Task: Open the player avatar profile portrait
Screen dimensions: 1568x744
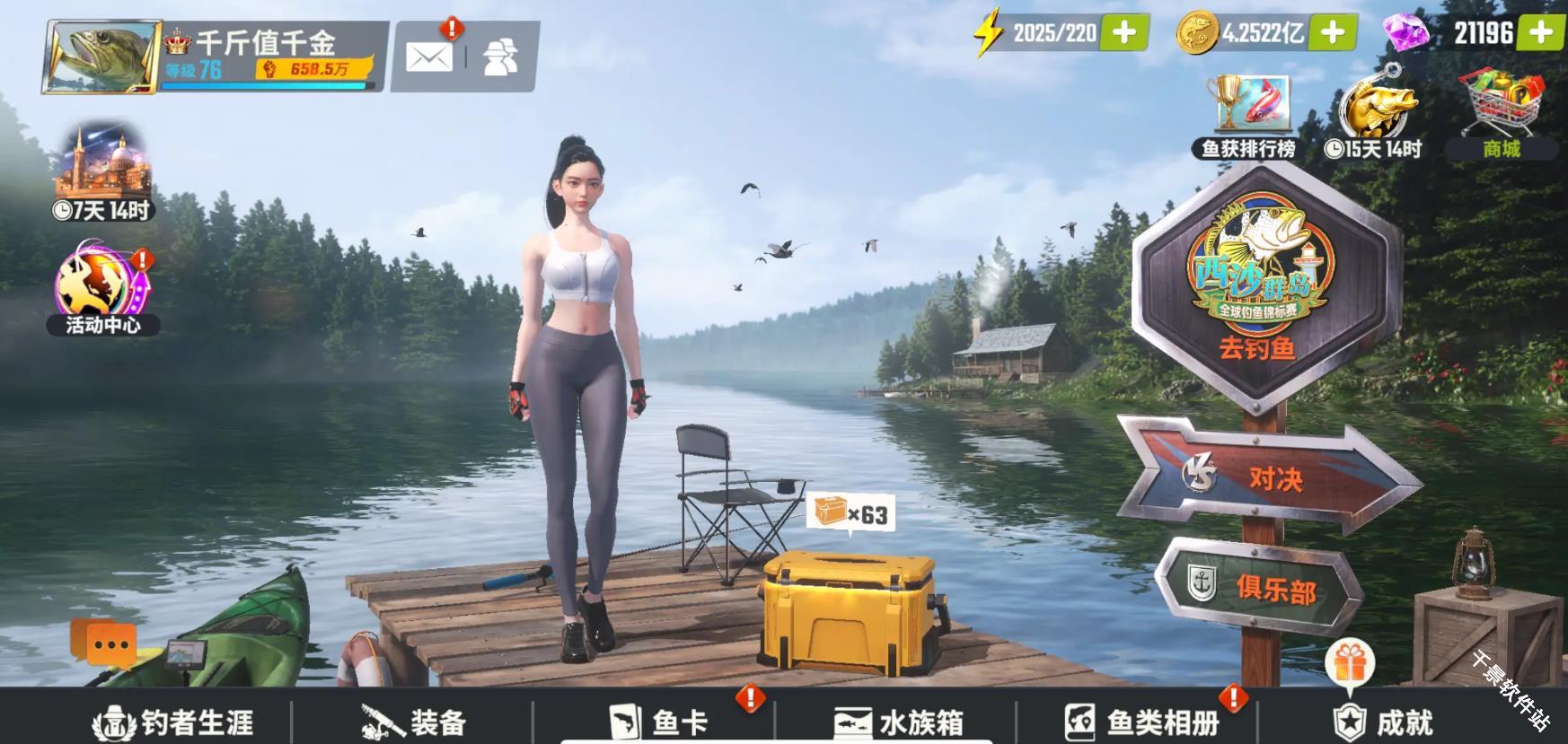Action: tap(99, 56)
